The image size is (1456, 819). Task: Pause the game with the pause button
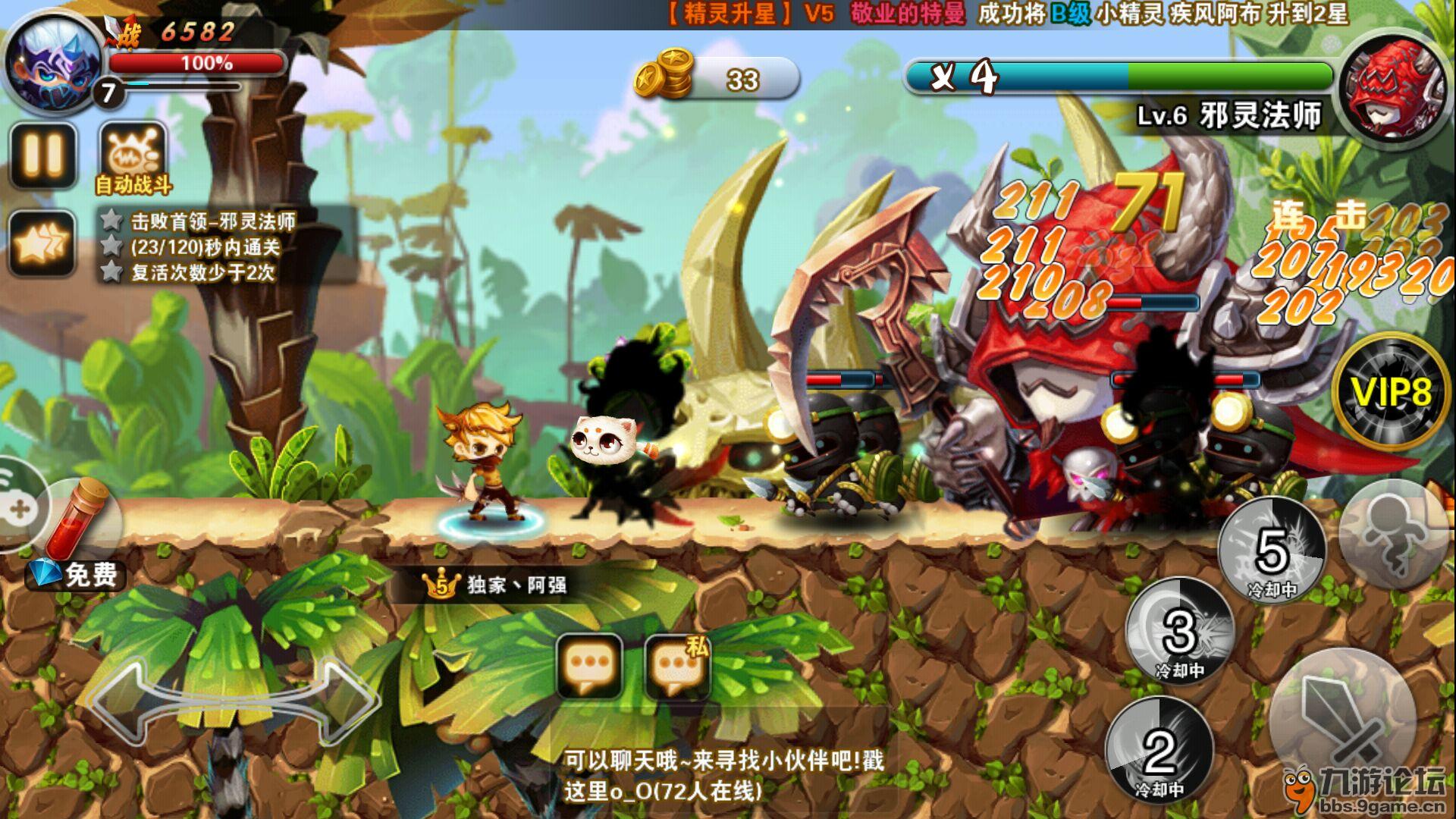pyautogui.click(x=42, y=155)
